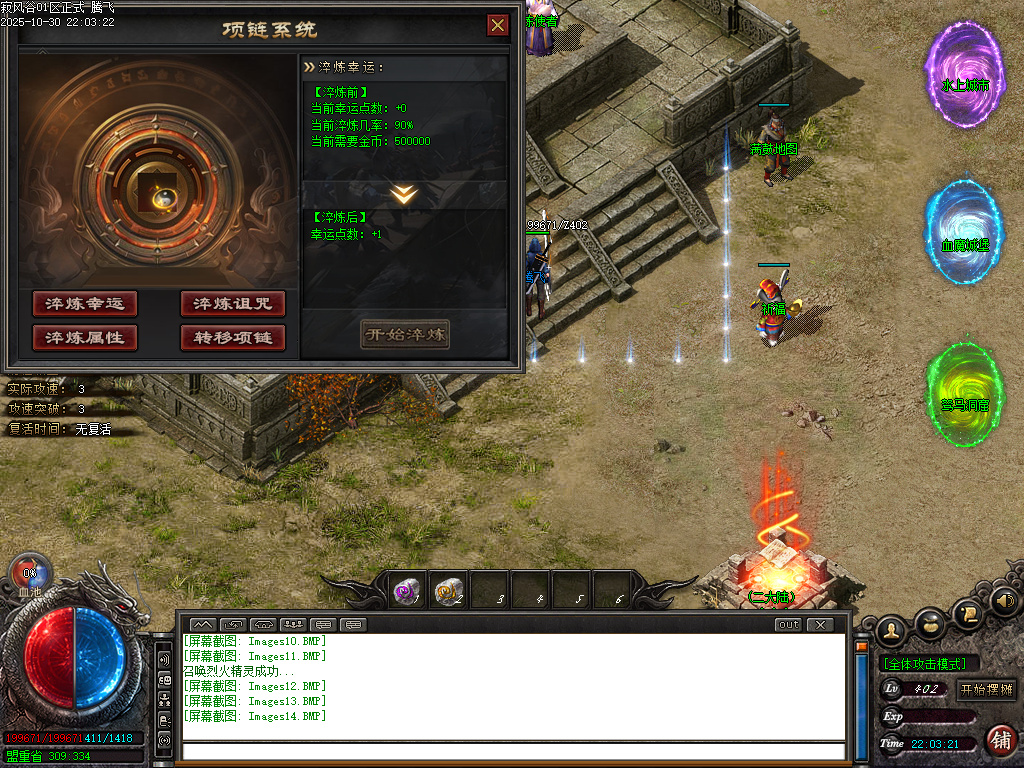Click the chat window's out button
This screenshot has height=768, width=1024.
[x=788, y=625]
